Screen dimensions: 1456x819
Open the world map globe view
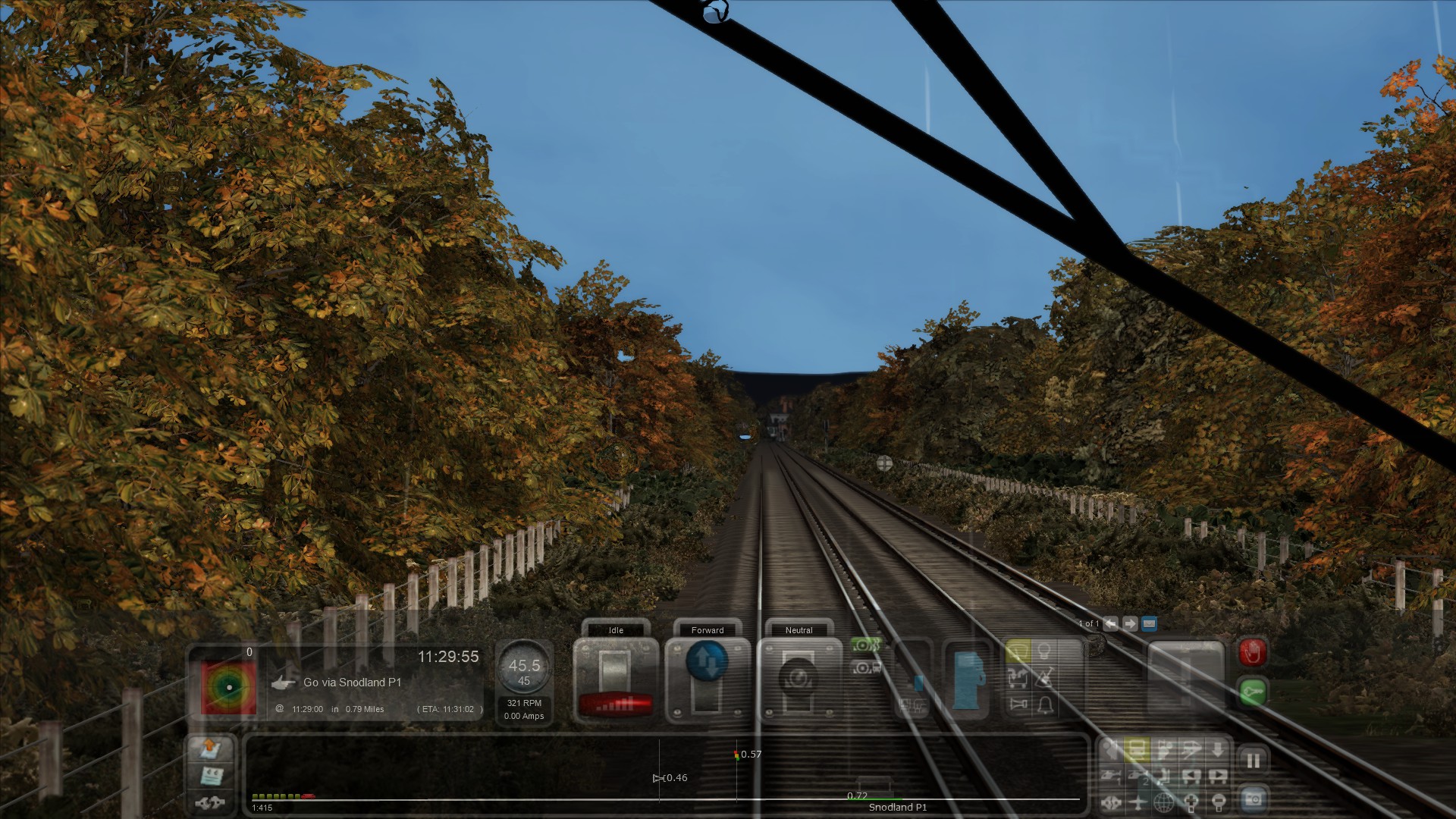(1164, 802)
